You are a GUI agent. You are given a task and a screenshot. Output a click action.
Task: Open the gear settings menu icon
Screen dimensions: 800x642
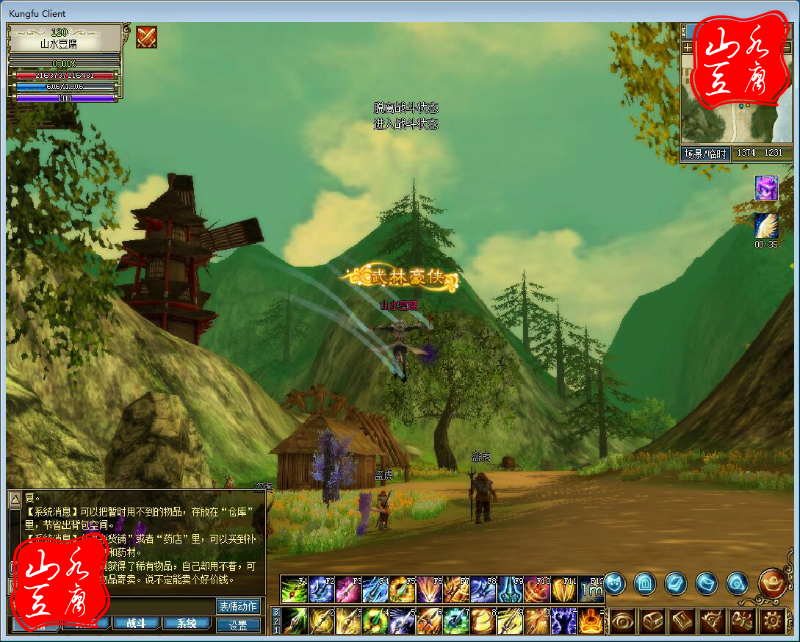(771, 621)
